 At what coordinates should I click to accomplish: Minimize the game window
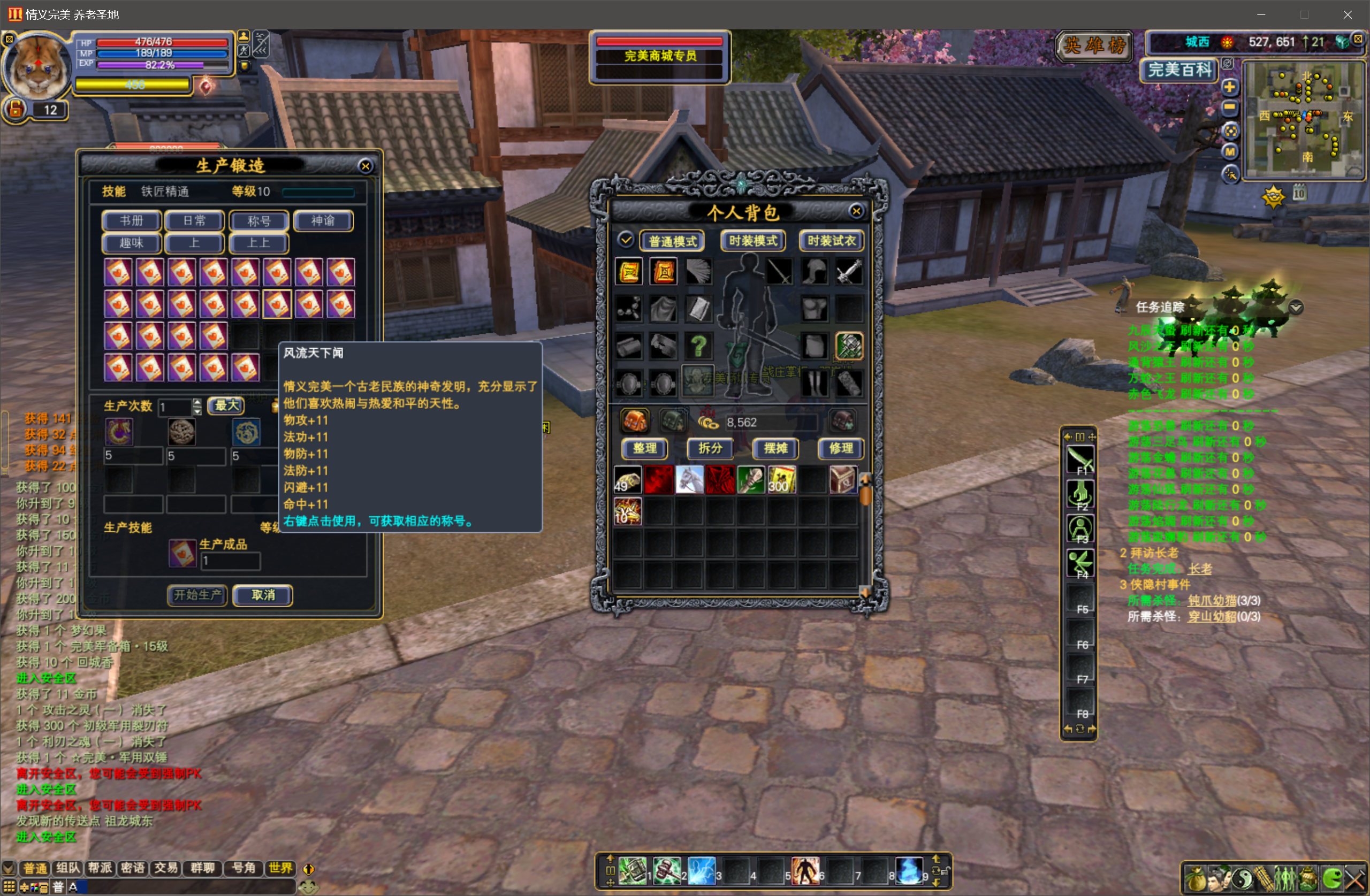tap(1261, 14)
